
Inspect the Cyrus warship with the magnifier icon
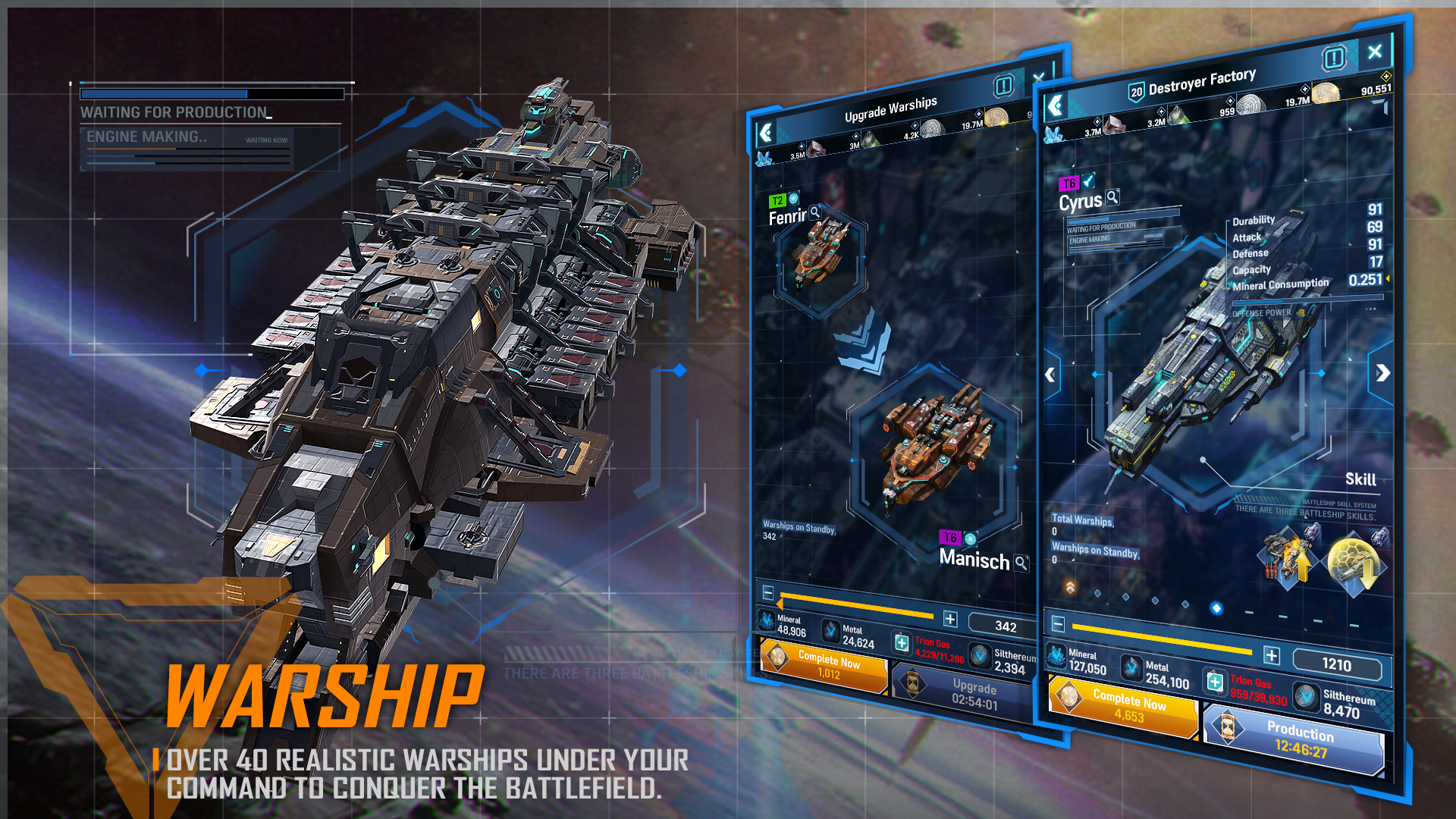(1112, 198)
